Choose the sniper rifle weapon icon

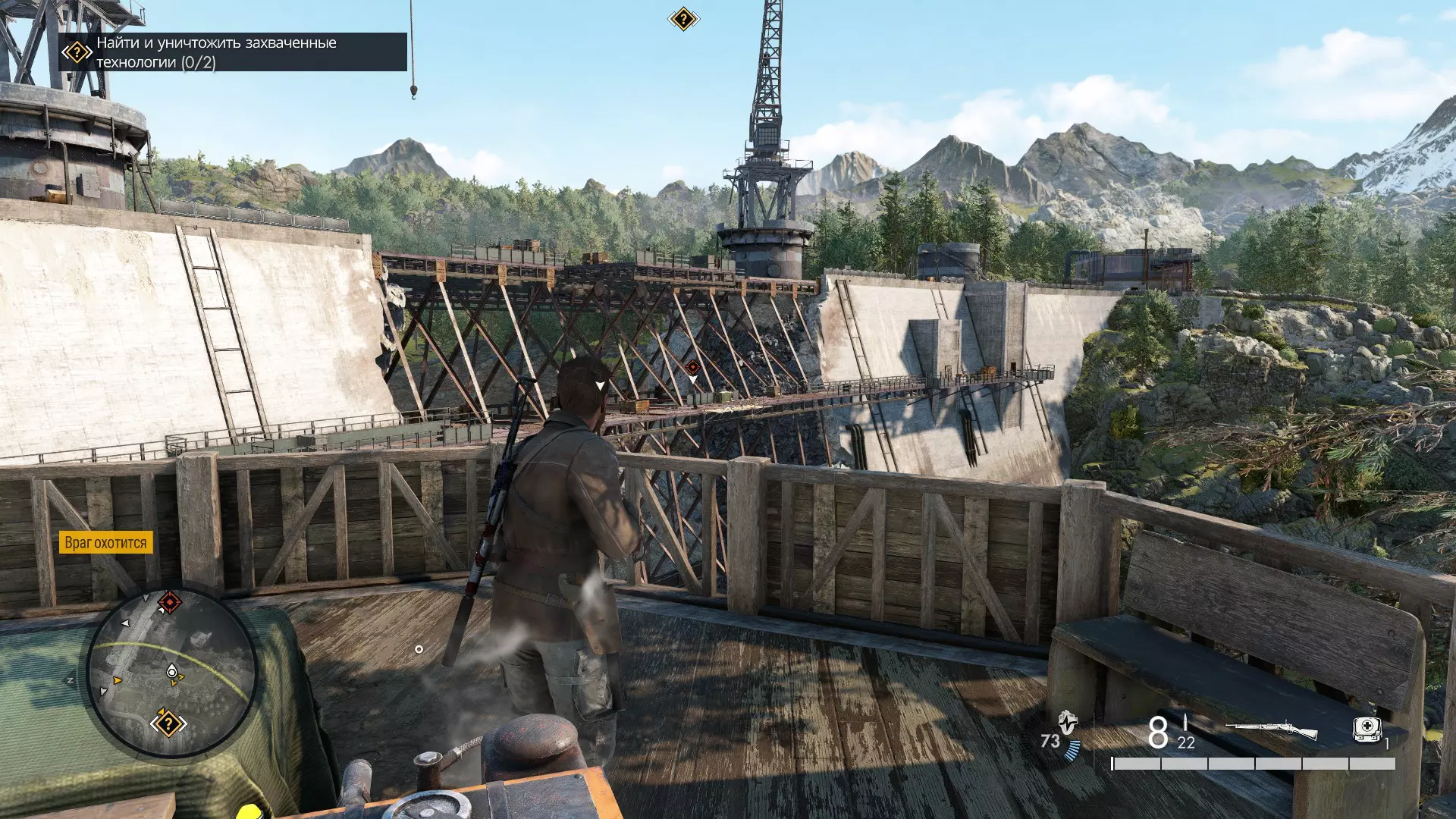pos(1271,731)
